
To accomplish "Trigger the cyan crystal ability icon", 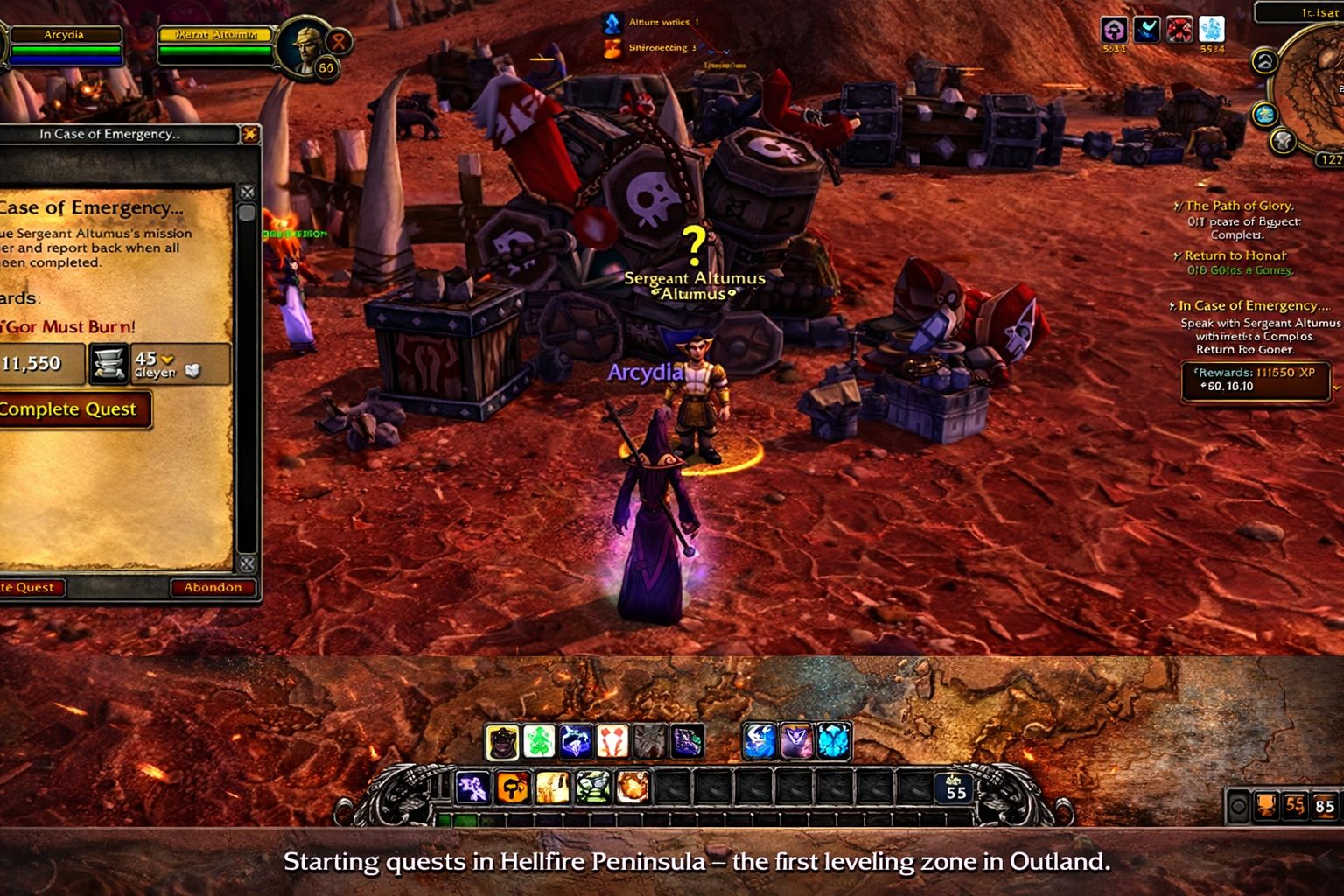I will pos(833,742).
